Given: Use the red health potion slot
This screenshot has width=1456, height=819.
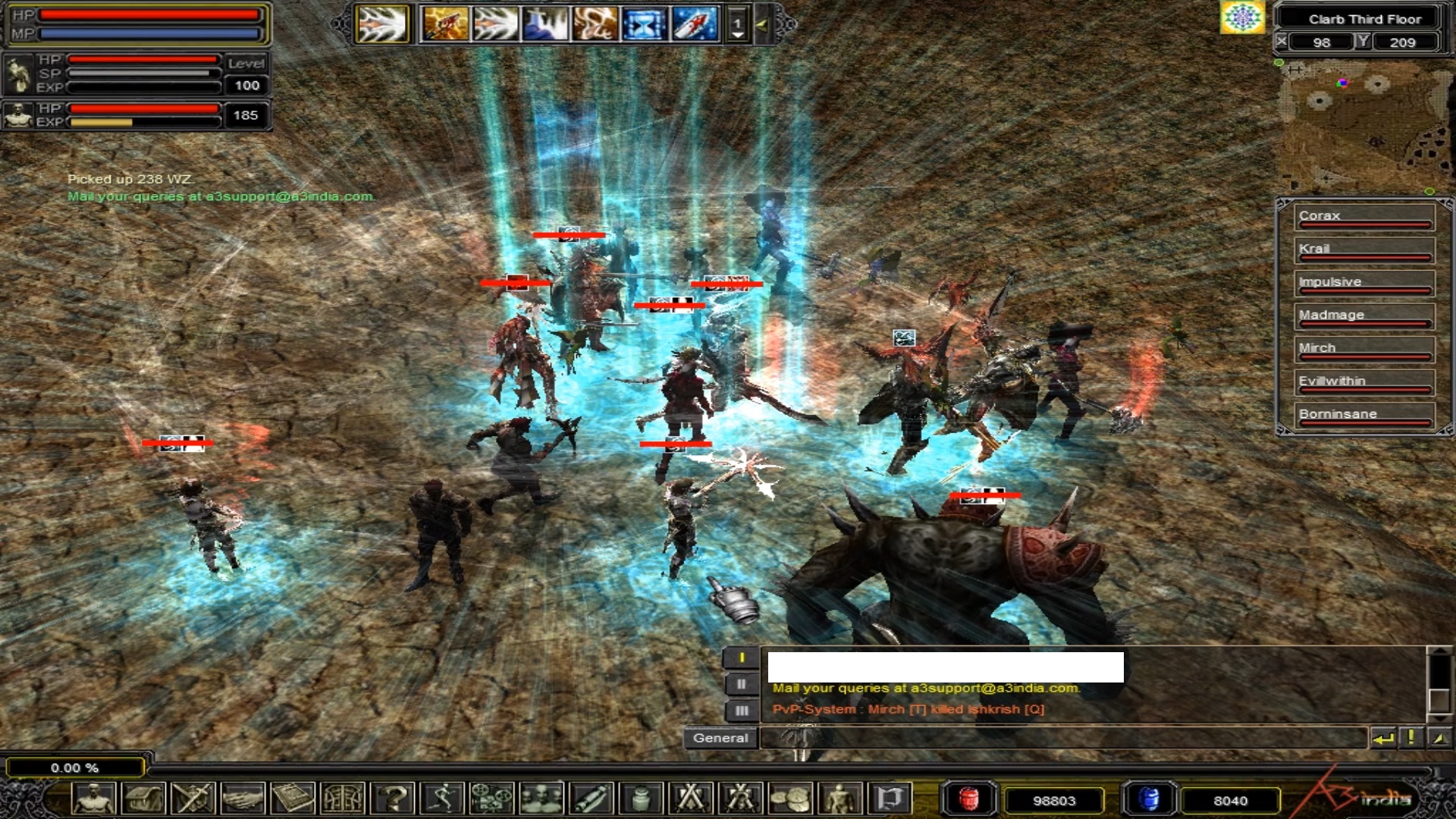Looking at the screenshot, I should point(968,799).
